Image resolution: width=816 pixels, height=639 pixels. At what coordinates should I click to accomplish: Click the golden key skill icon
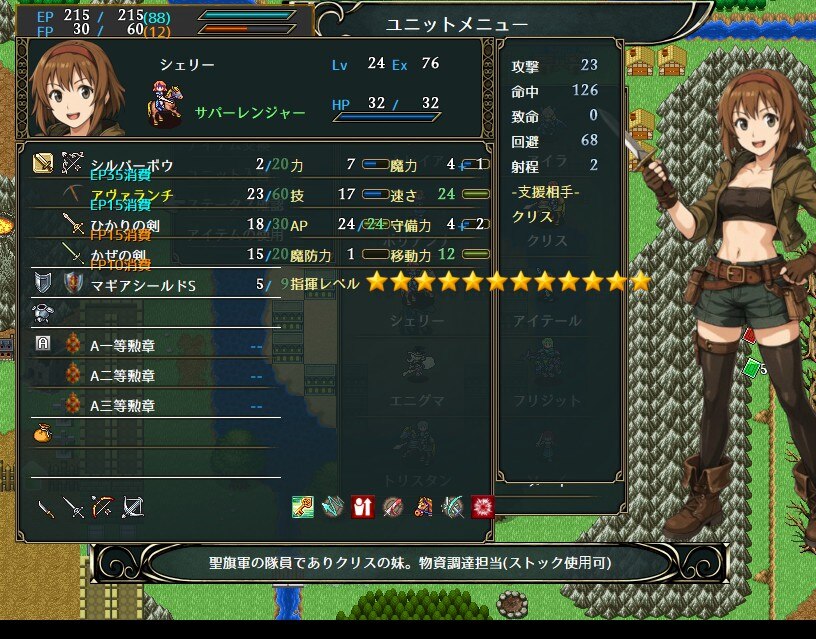(x=303, y=507)
